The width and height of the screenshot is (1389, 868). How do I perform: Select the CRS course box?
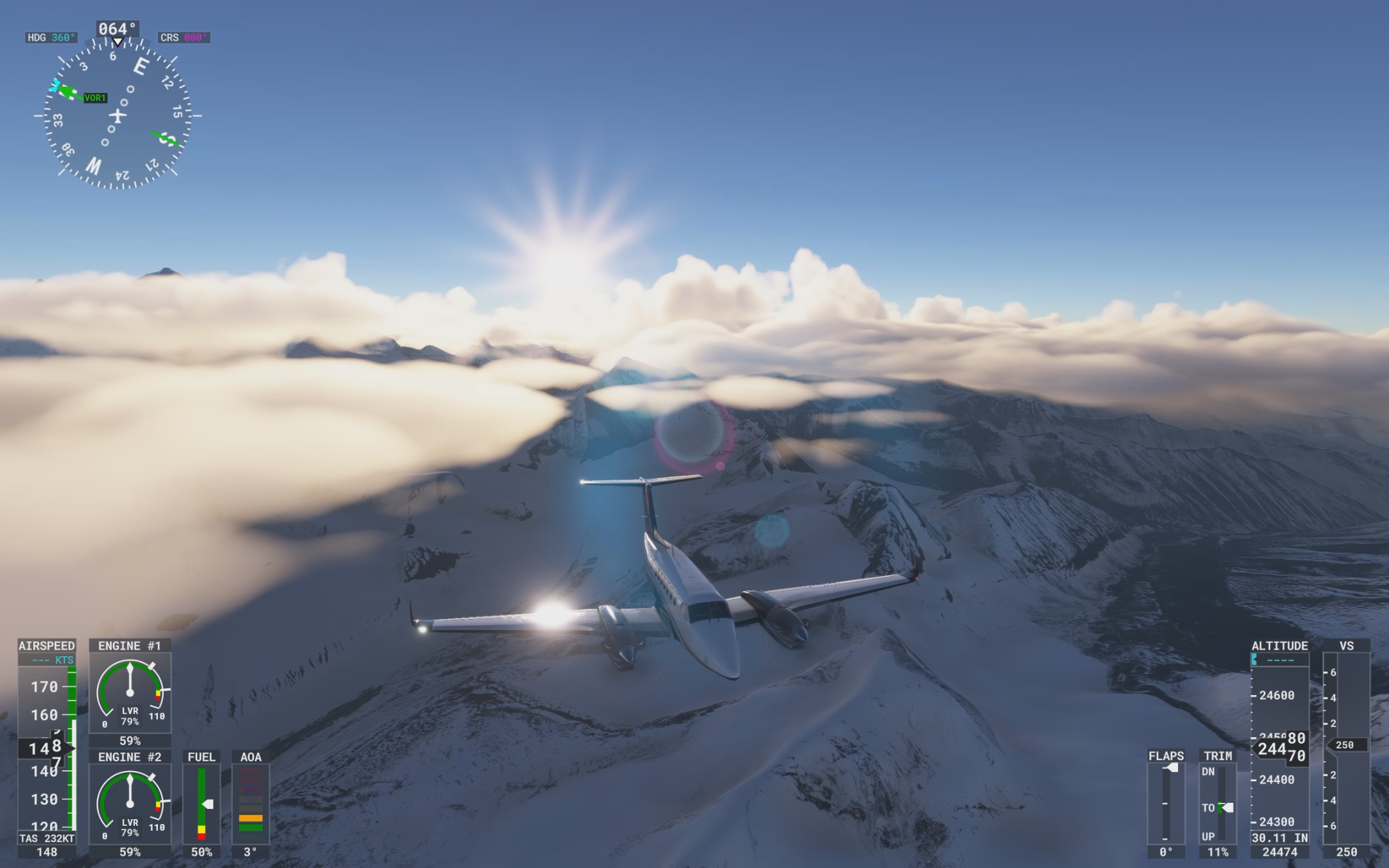[x=184, y=37]
